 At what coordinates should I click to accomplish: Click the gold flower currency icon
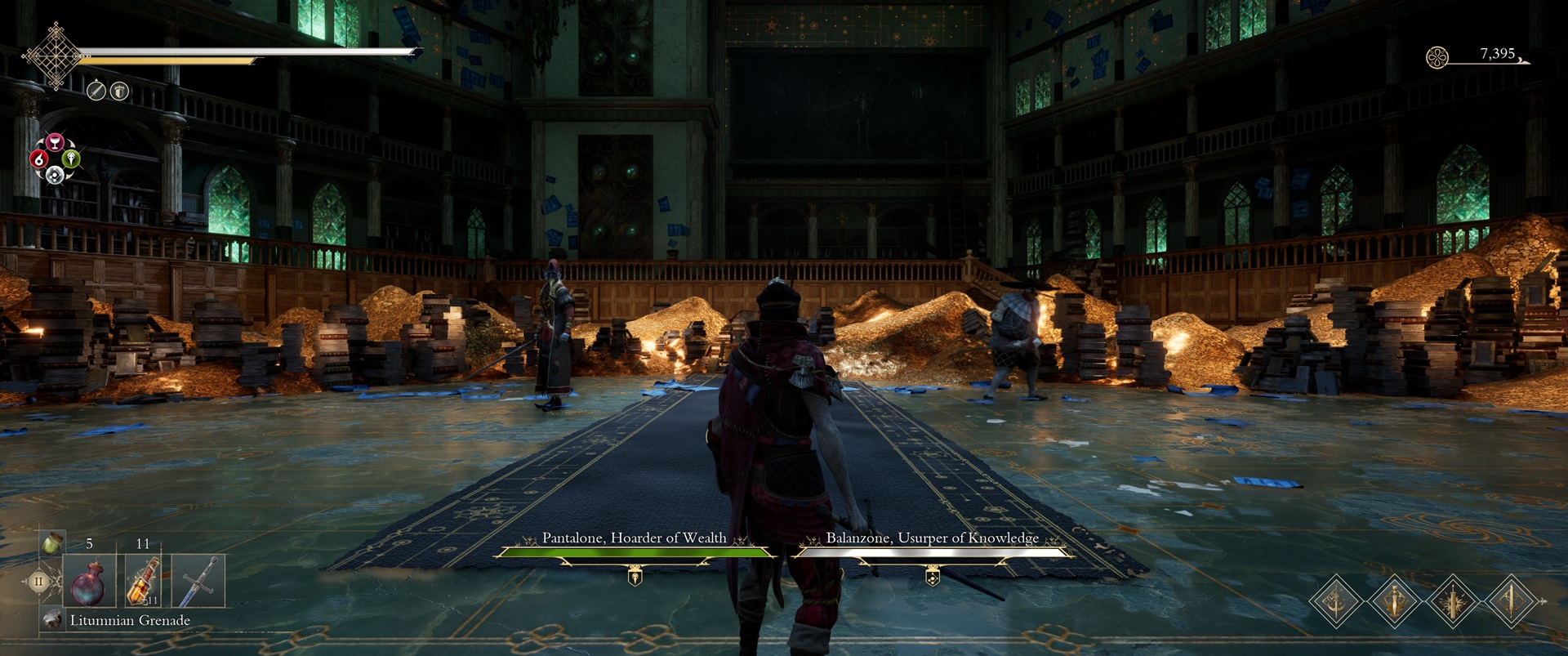tap(1437, 57)
